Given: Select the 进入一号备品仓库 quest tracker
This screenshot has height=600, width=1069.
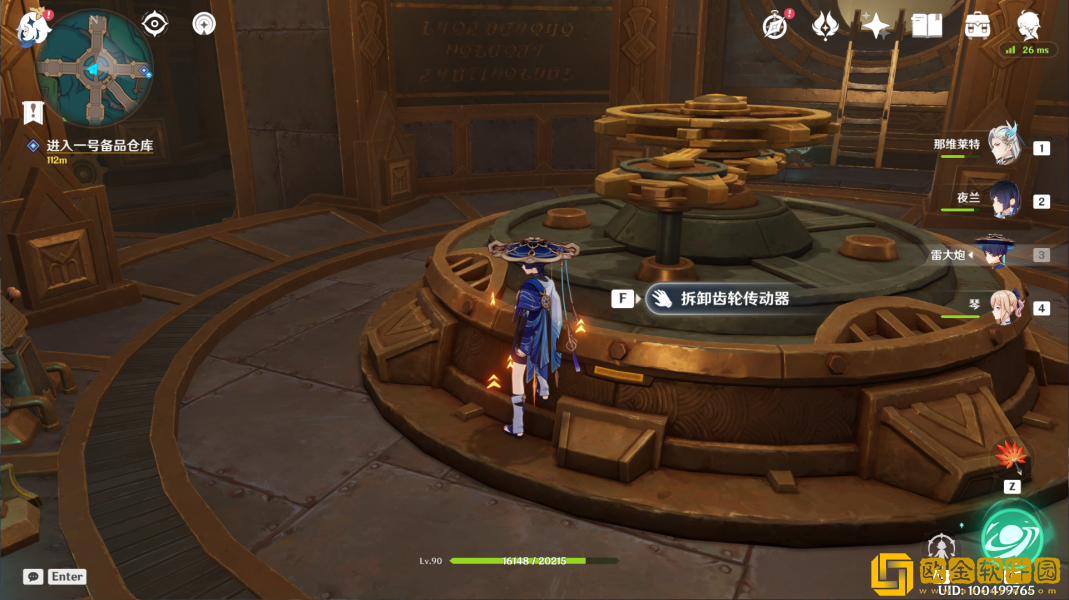Looking at the screenshot, I should coord(98,146).
